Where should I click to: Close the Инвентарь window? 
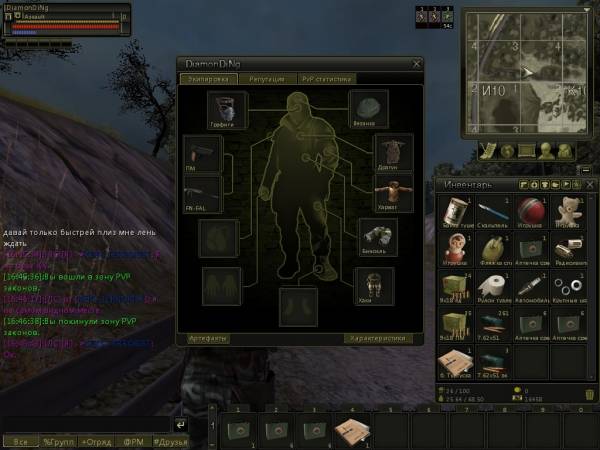[x=590, y=185]
